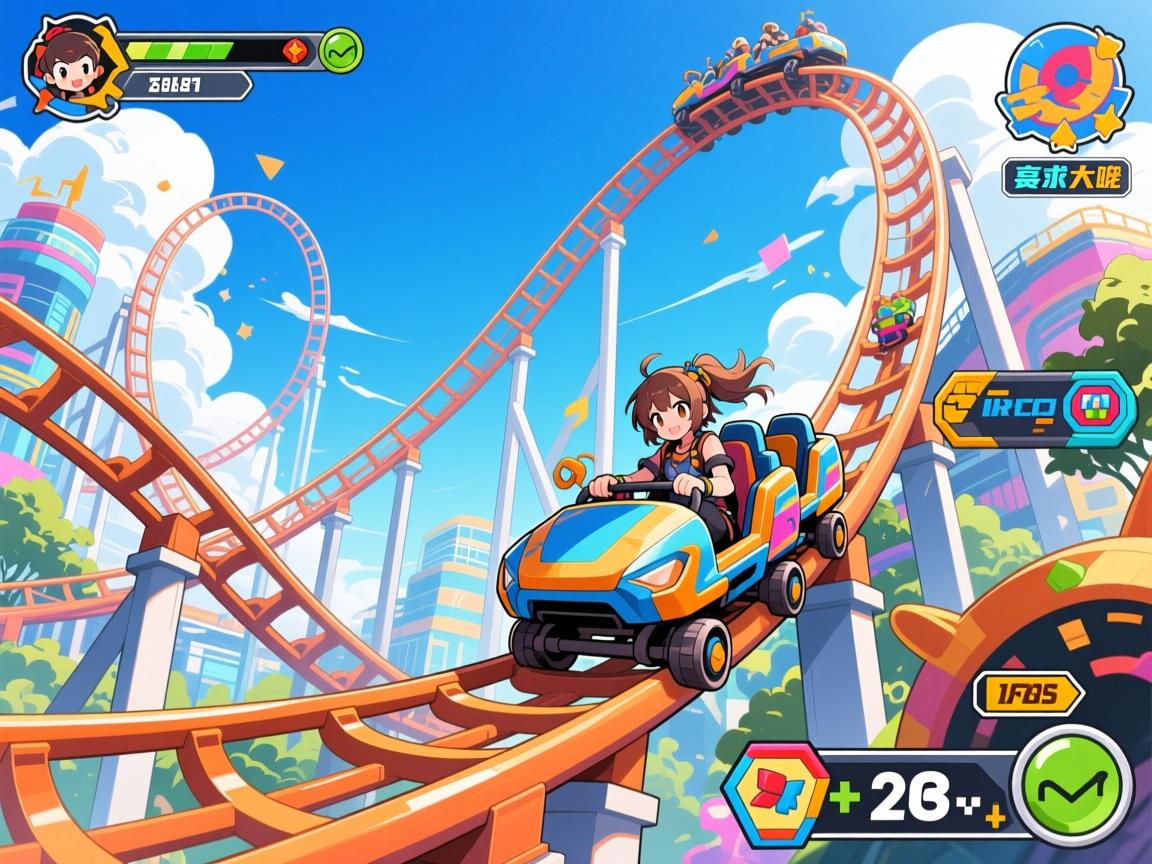Select the Chinese-text label under the ring emblem
Image resolution: width=1152 pixels, height=864 pixels.
click(x=1067, y=179)
